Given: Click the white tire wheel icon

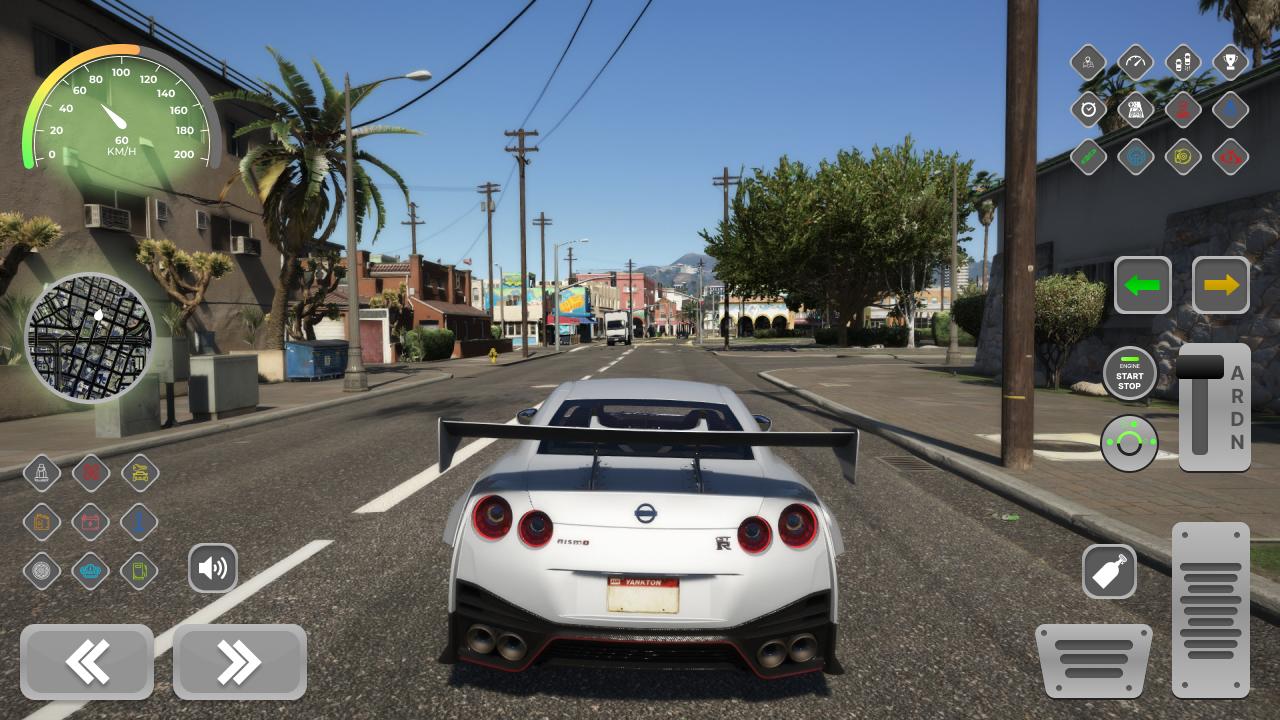Looking at the screenshot, I should pyautogui.click(x=41, y=570).
